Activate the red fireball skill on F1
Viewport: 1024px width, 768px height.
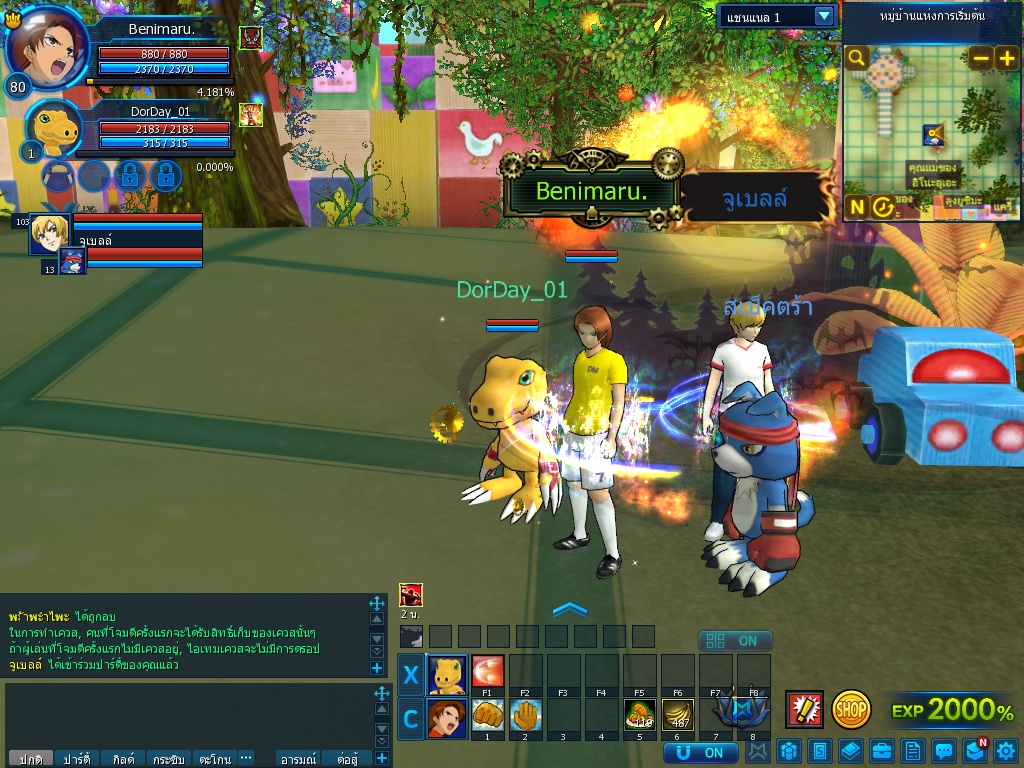[x=487, y=670]
